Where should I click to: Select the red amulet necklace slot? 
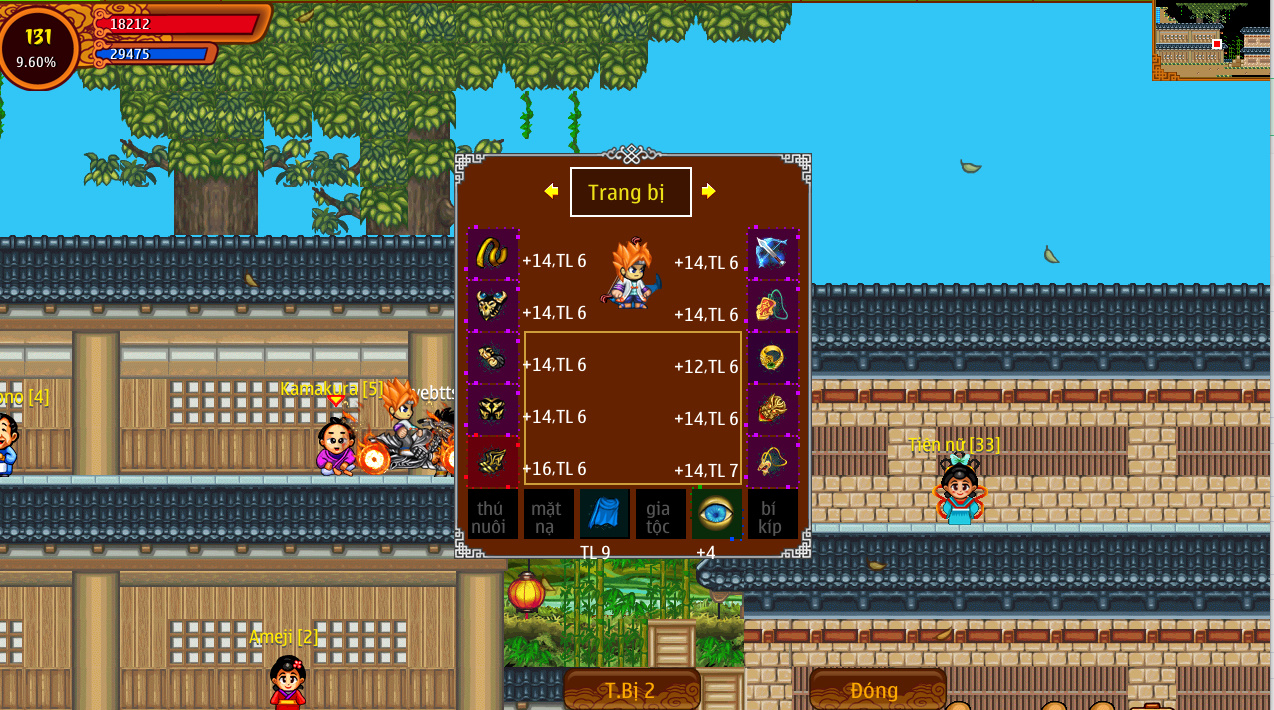[773, 305]
